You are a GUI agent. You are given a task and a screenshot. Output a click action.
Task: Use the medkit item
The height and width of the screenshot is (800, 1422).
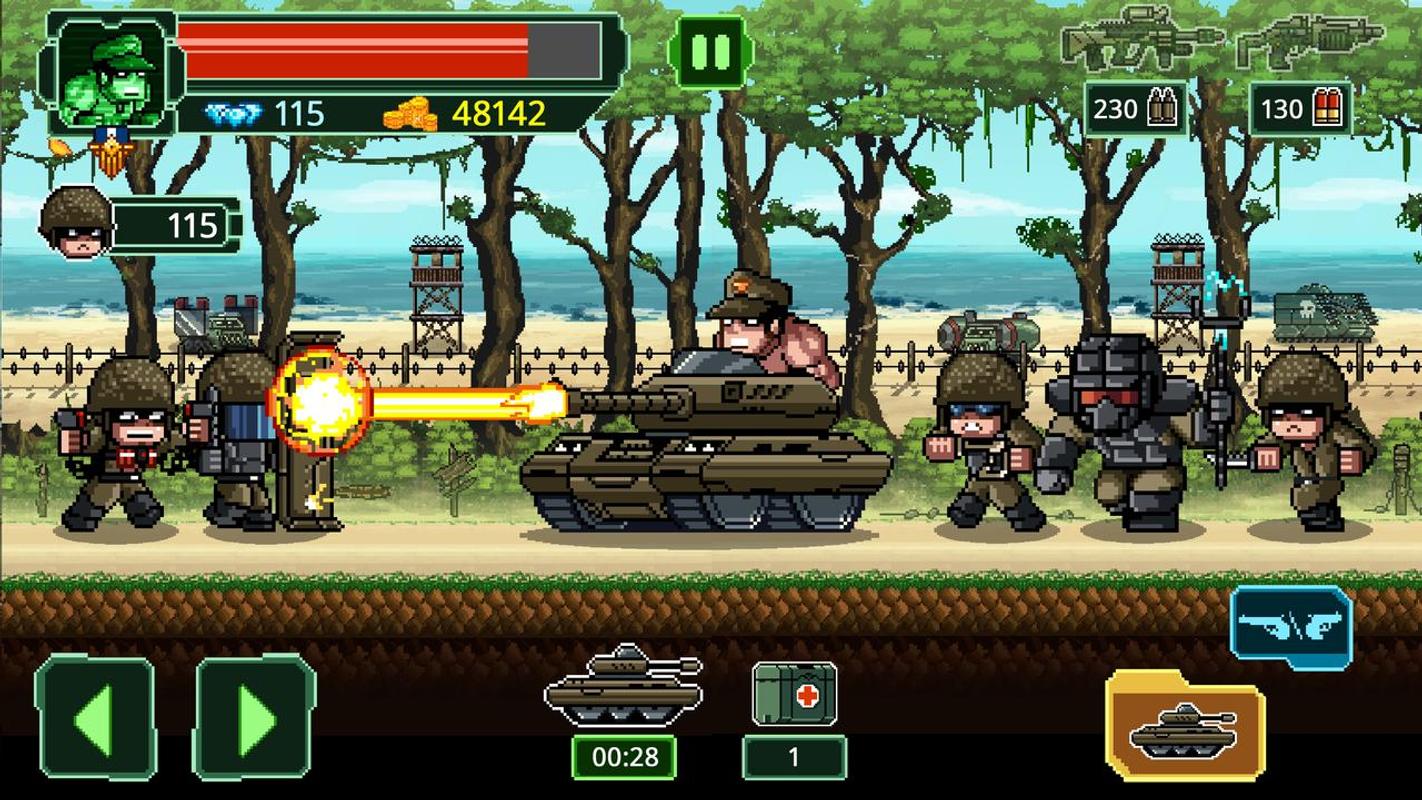(x=794, y=693)
